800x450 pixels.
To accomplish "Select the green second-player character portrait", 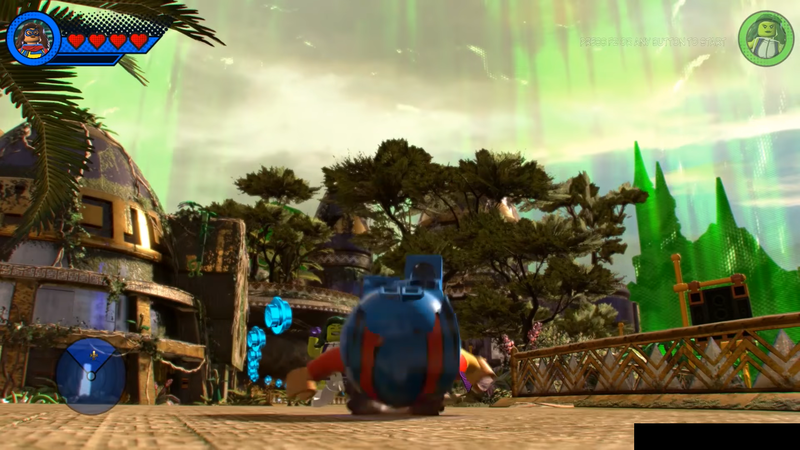I will click(765, 39).
